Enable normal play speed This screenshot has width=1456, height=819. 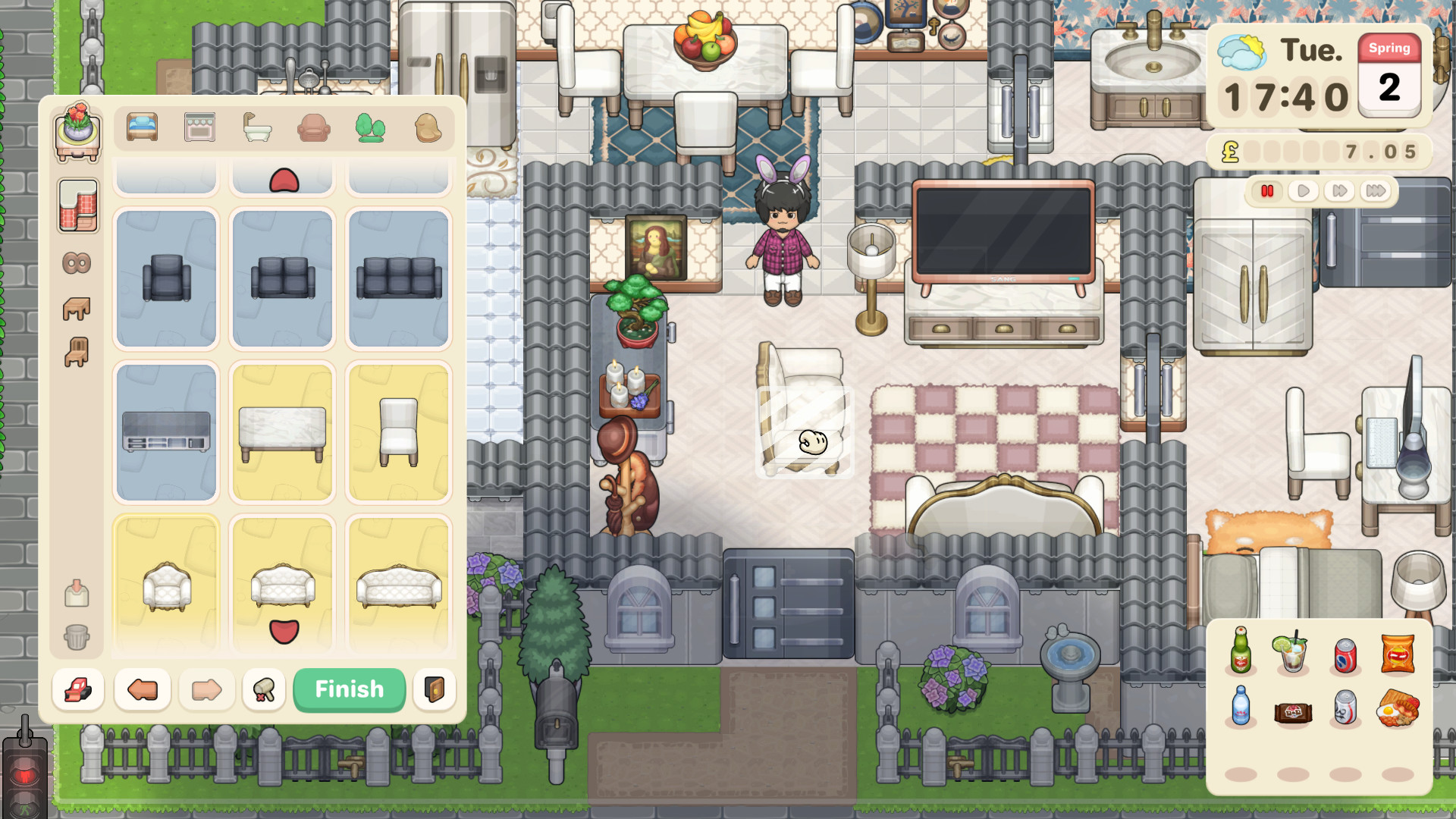click(1304, 191)
